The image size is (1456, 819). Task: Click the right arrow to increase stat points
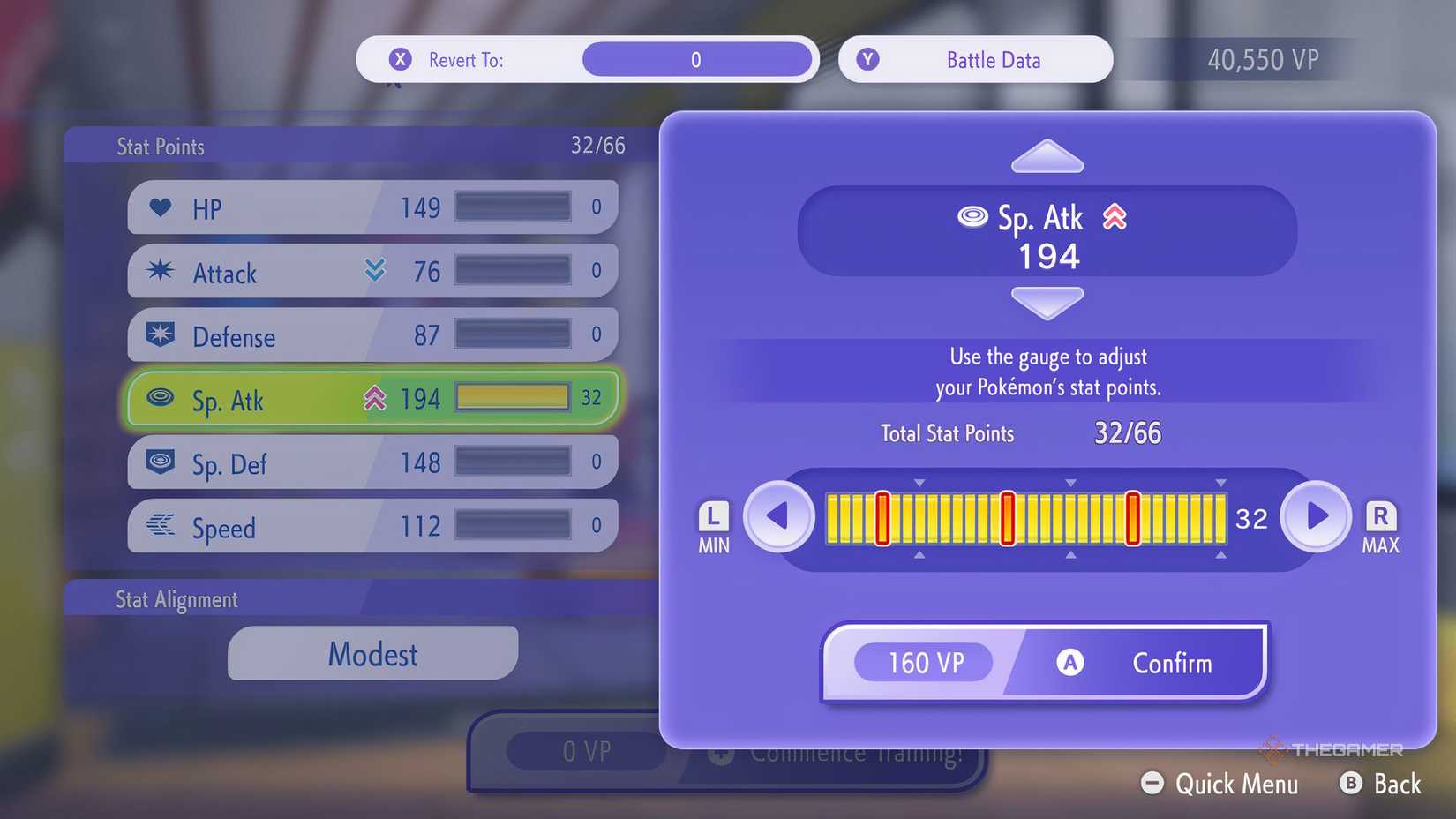pyautogui.click(x=1316, y=517)
